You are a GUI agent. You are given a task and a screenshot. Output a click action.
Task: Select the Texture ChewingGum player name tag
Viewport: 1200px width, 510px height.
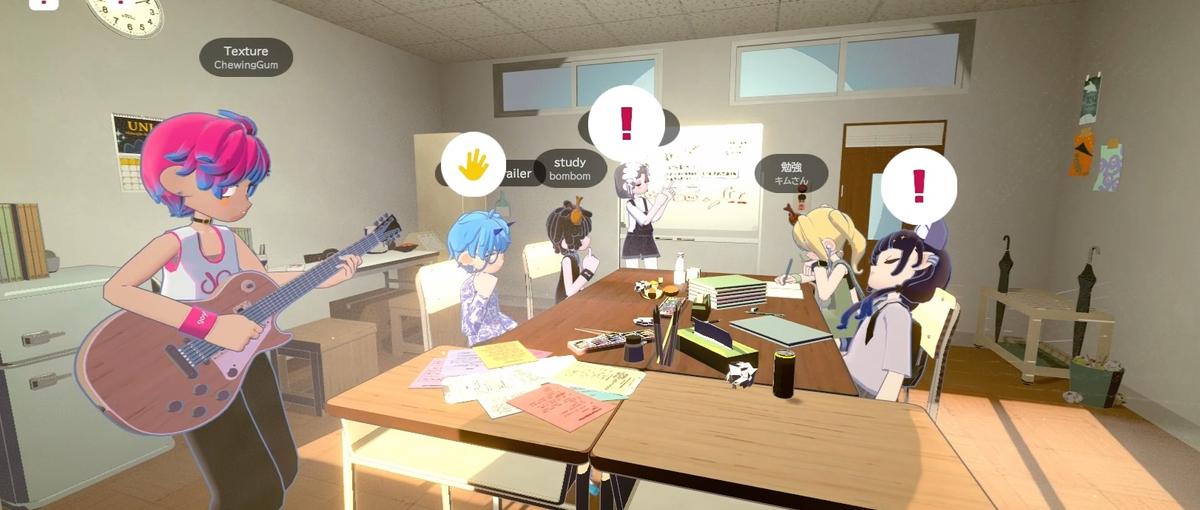(246, 57)
